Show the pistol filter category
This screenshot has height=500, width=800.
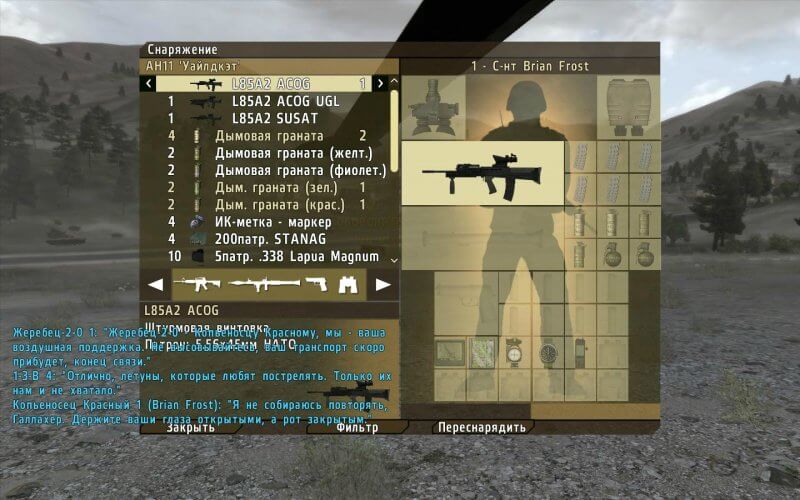317,284
